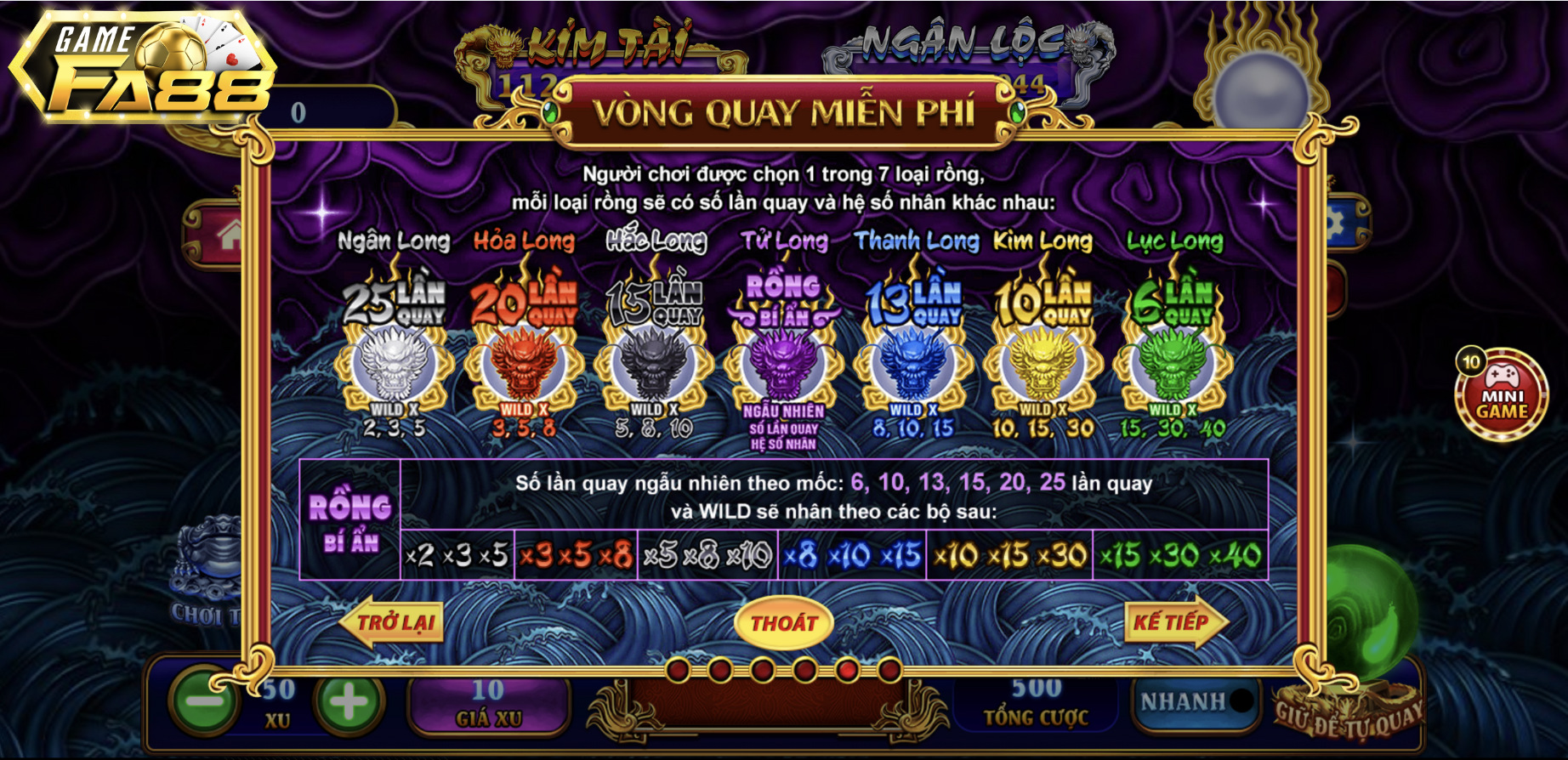This screenshot has height=760, width=1568.
Task: Open the gear settings icon
Action: (x=1341, y=224)
